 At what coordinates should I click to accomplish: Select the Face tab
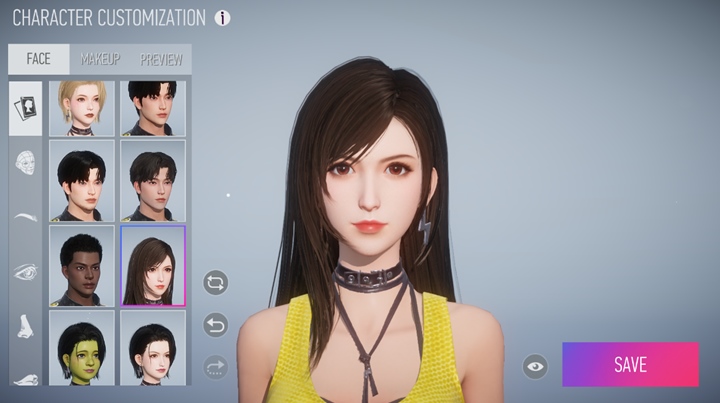click(x=39, y=59)
